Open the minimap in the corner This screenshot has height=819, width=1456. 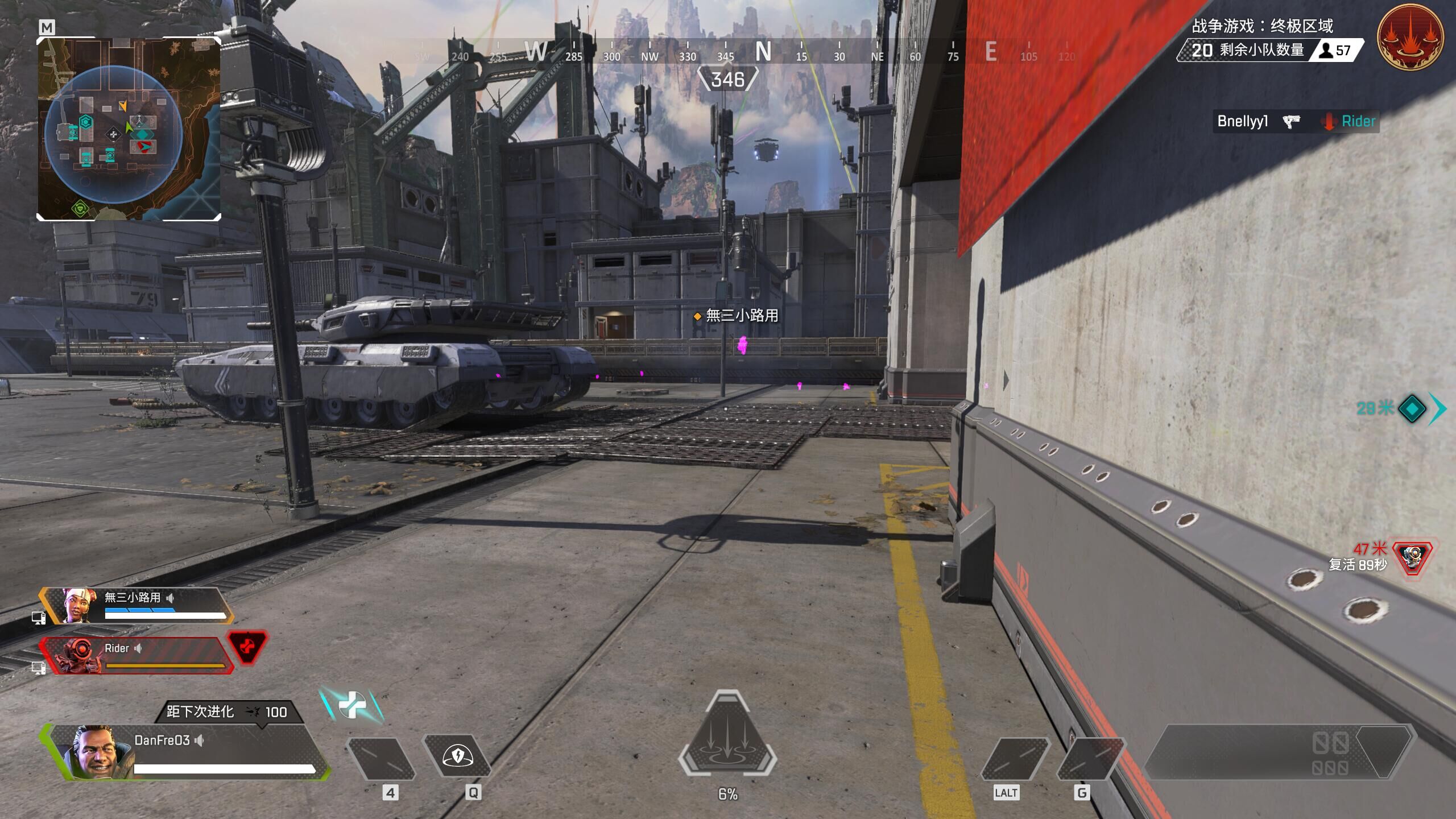pyautogui.click(x=129, y=129)
